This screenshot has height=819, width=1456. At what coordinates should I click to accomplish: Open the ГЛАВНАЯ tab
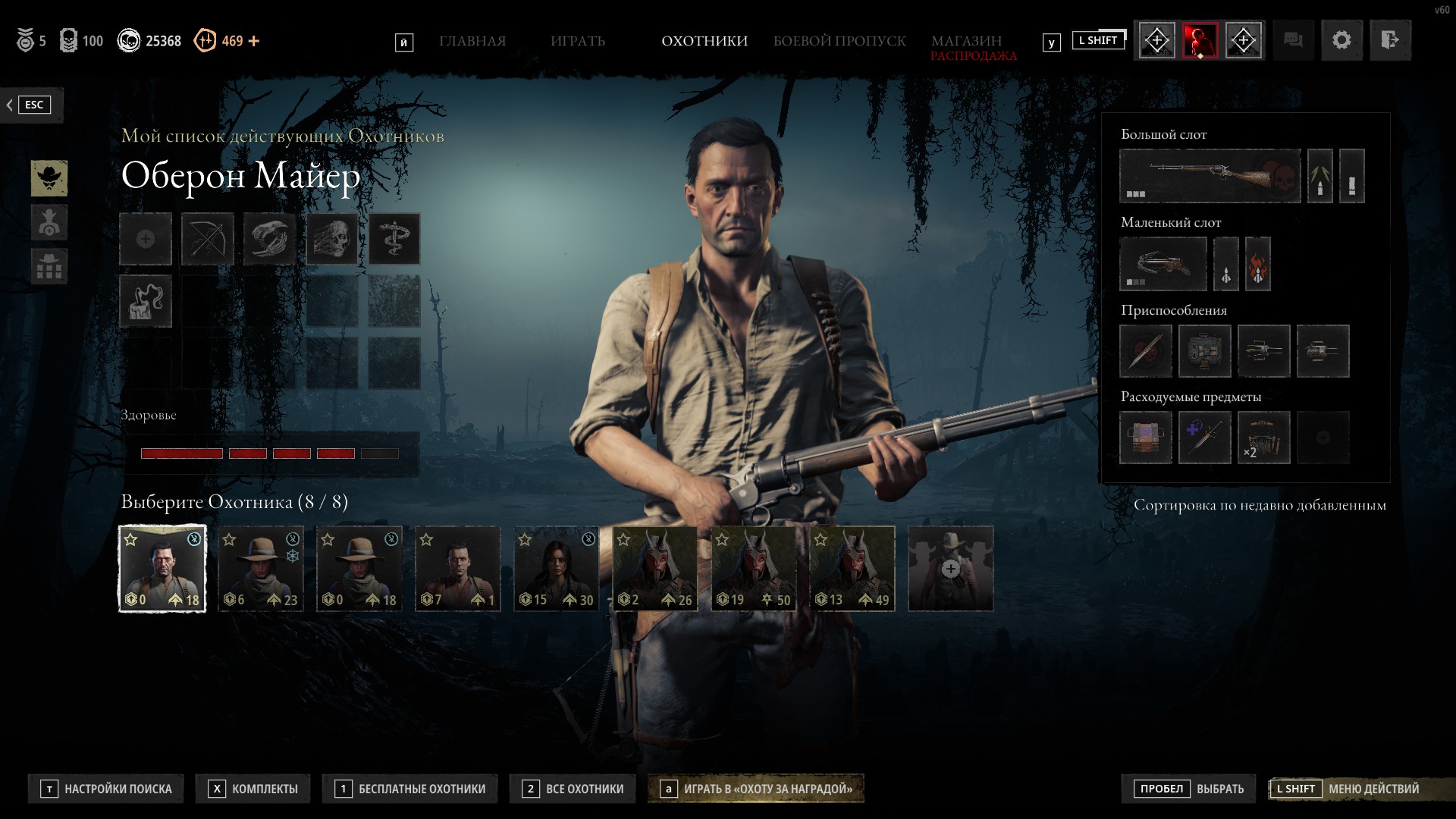[x=472, y=41]
